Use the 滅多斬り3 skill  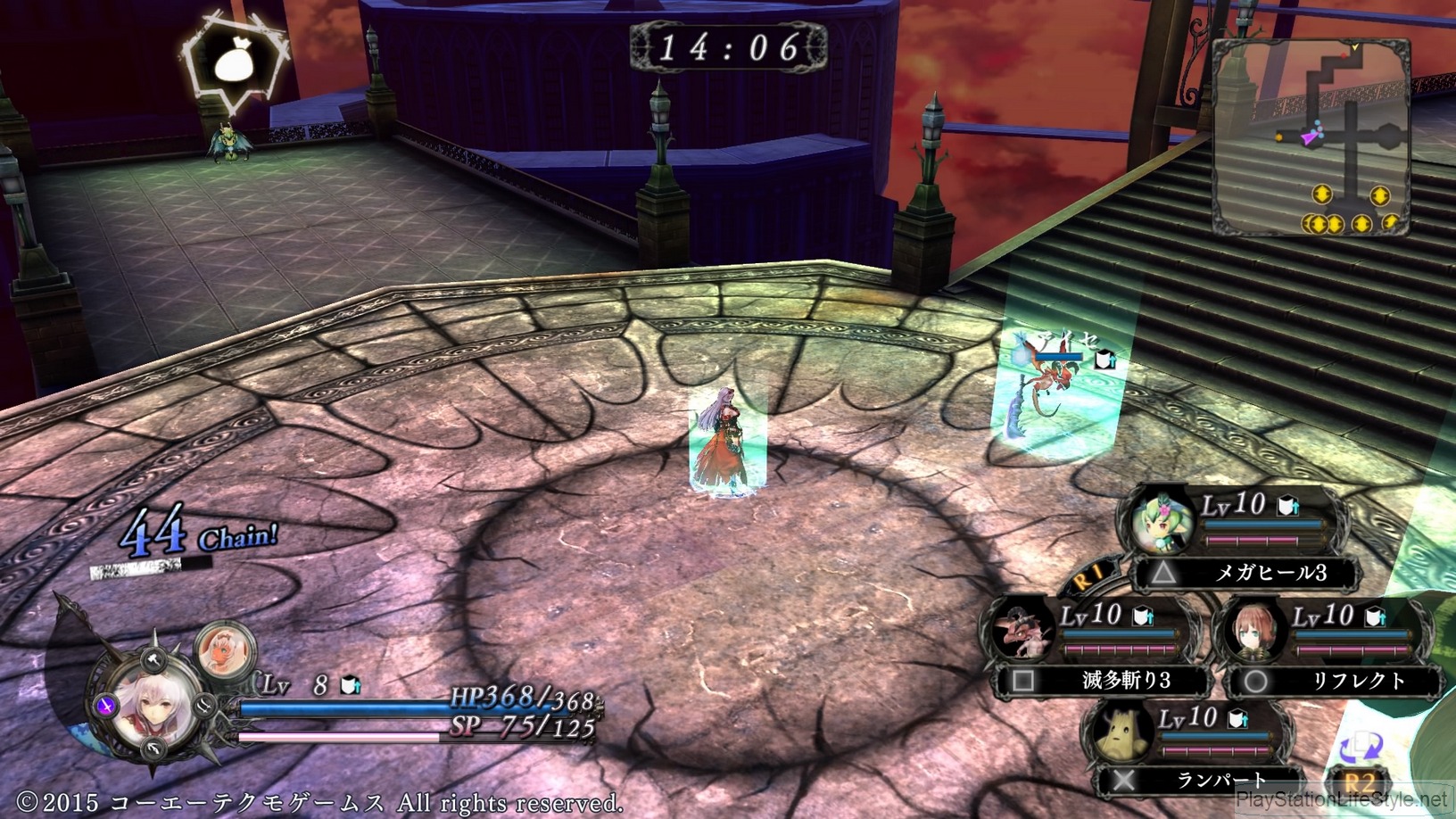[x=1104, y=681]
